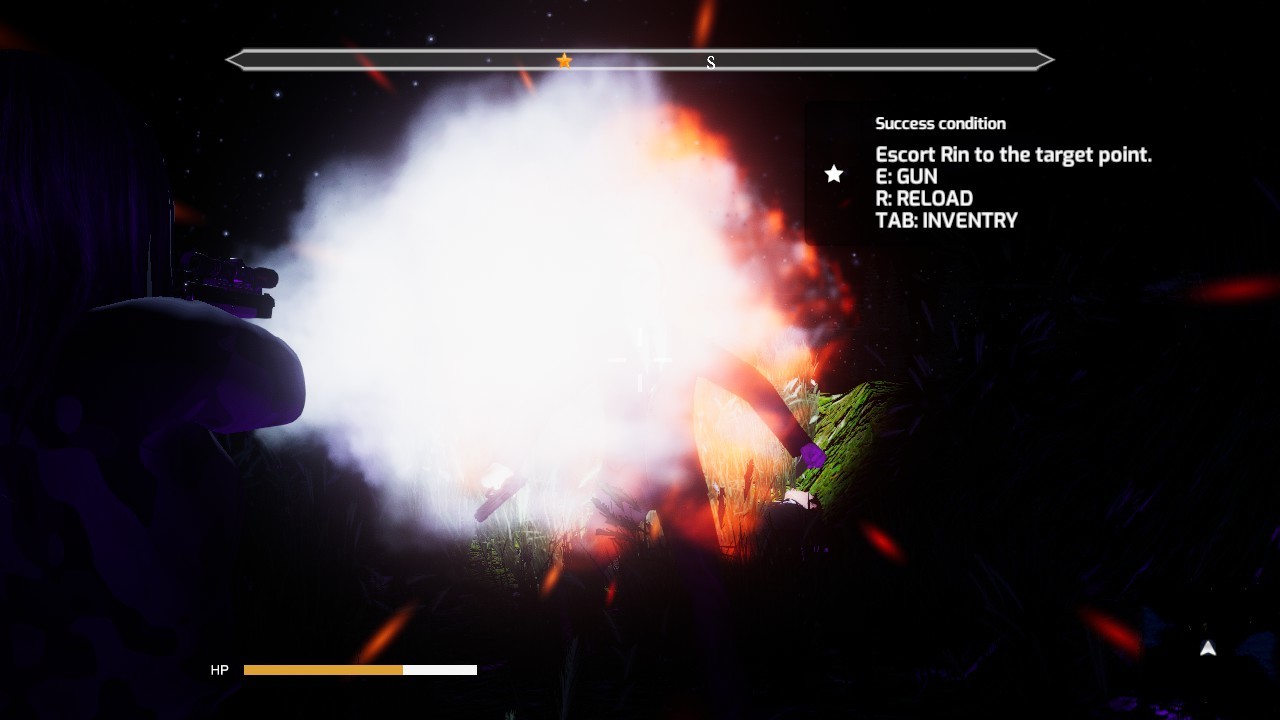Click the HP label near the health bar

click(219, 670)
